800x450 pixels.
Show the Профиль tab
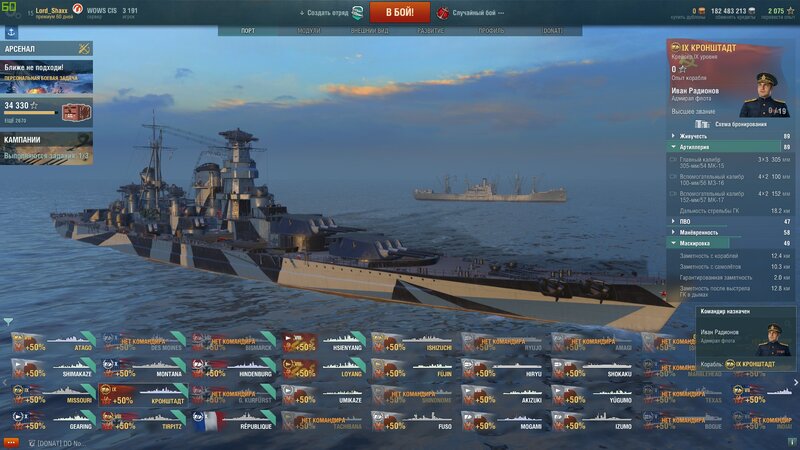click(491, 31)
